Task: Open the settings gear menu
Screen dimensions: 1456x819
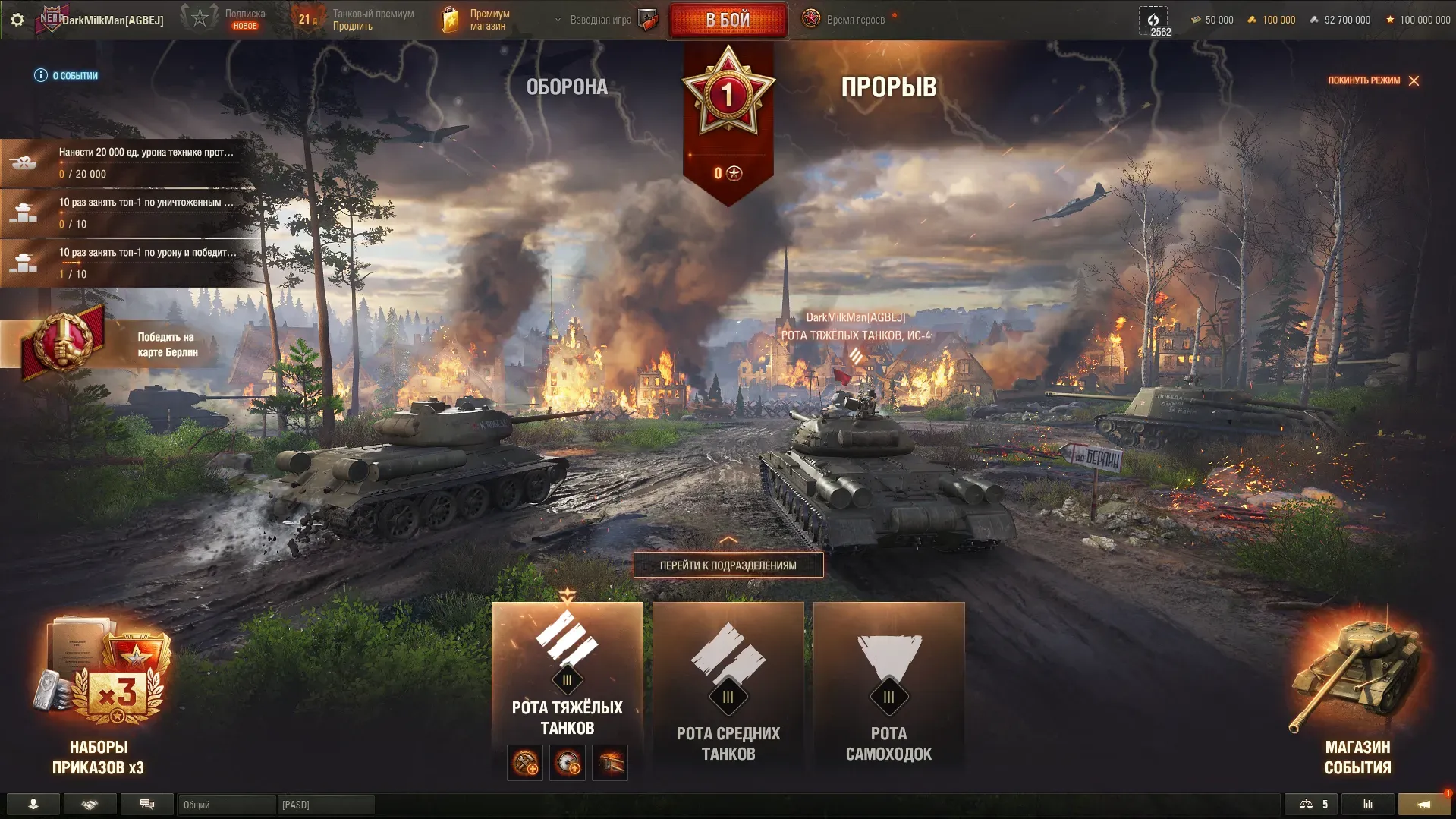Action: point(17,20)
